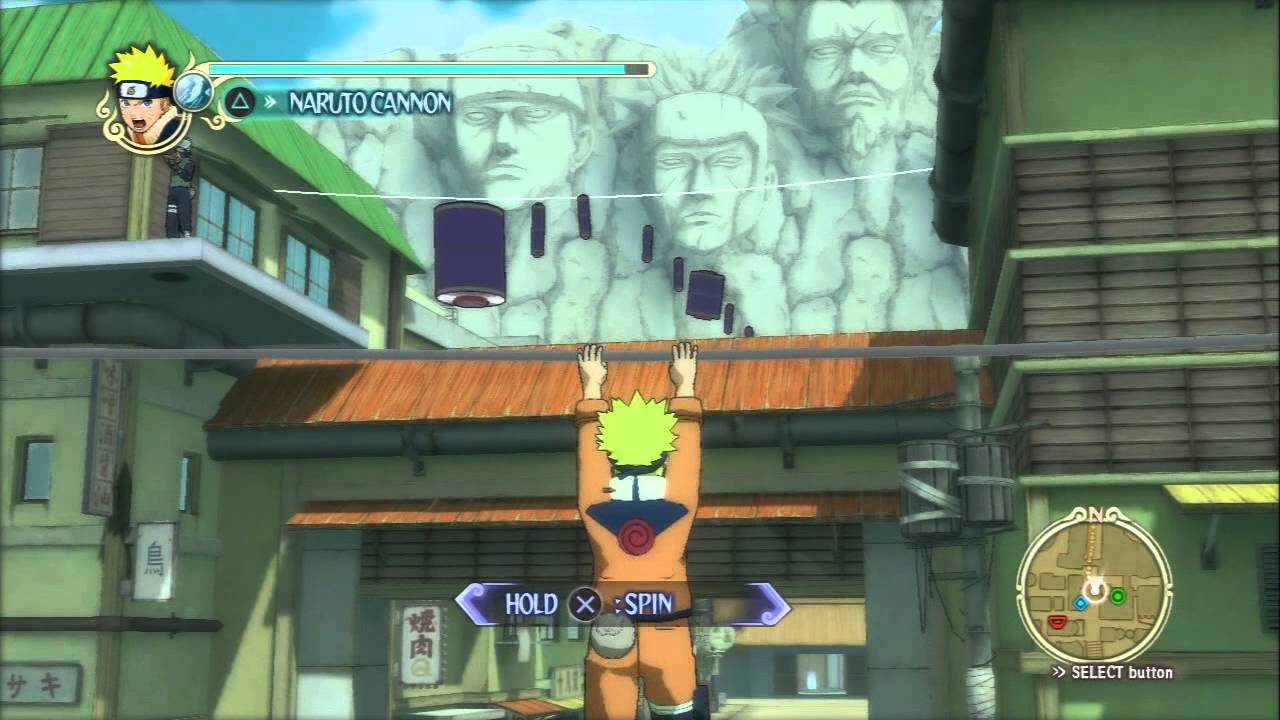Select the red marker on the minimap
This screenshot has width=1280, height=720.
pyautogui.click(x=1057, y=623)
